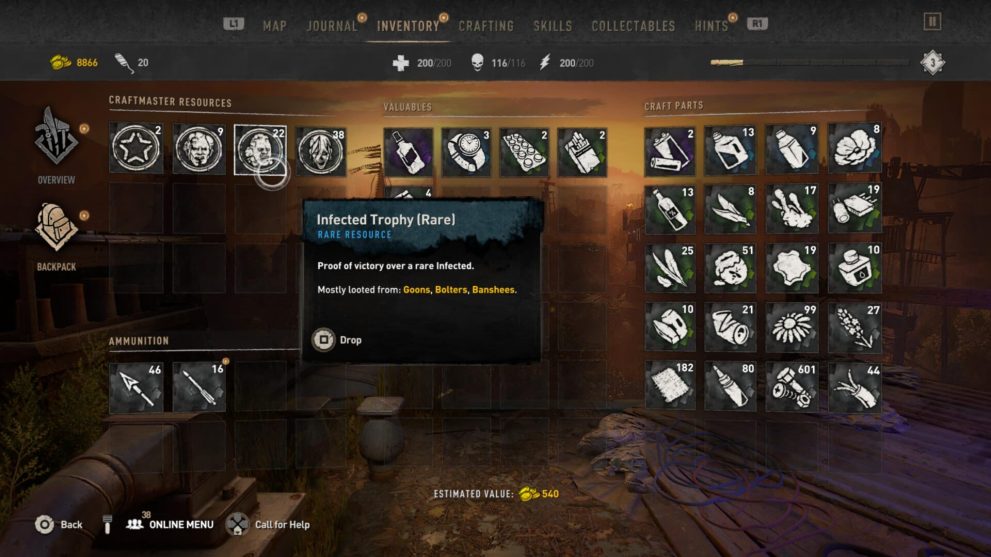Switch to the Map tab

[x=274, y=26]
